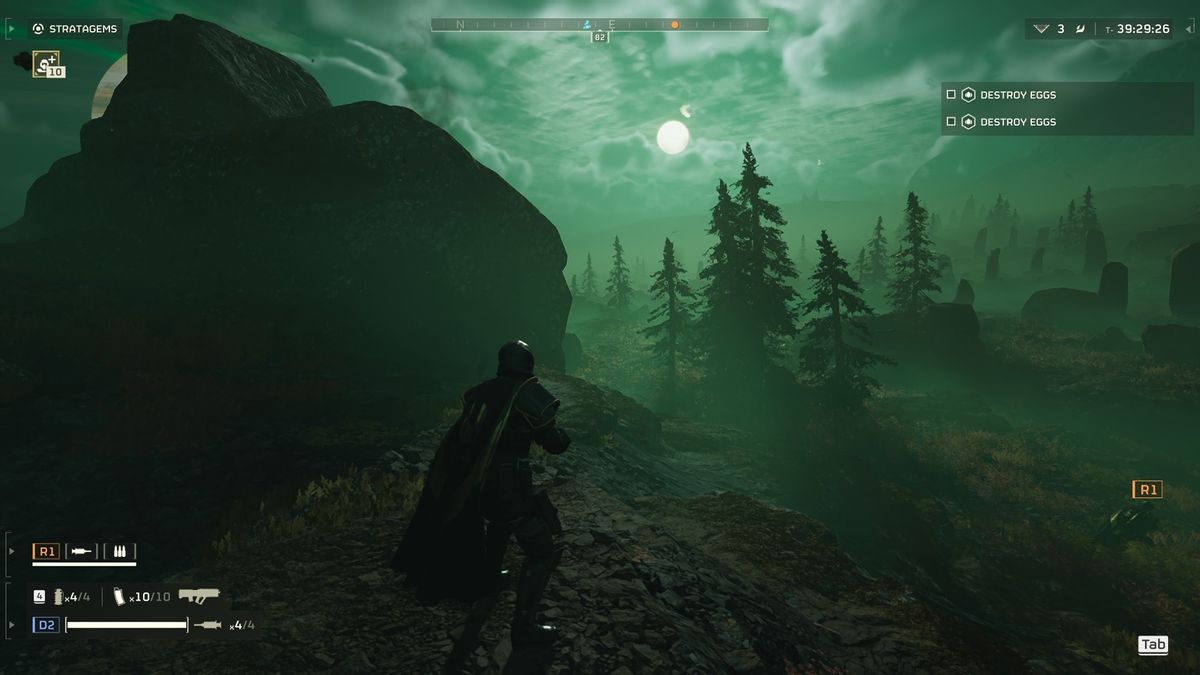The width and height of the screenshot is (1200, 675).
Task: Choose the primary rifle weapon icon
Action: (x=199, y=596)
